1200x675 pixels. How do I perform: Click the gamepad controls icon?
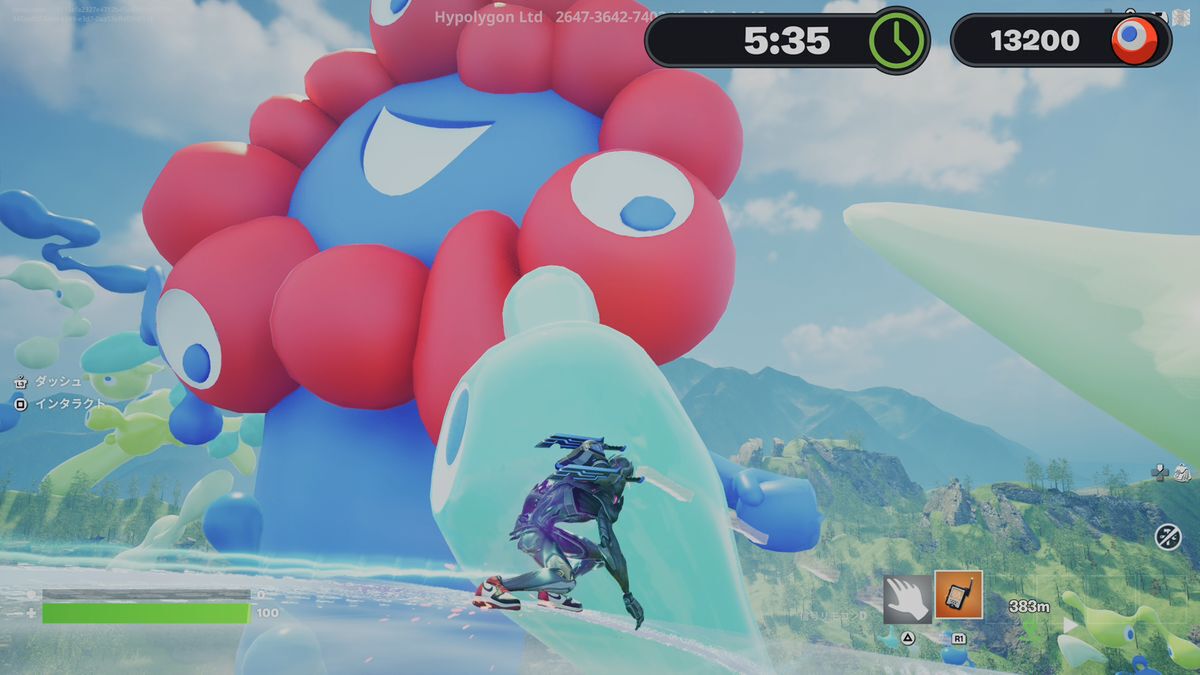(x=1161, y=471)
